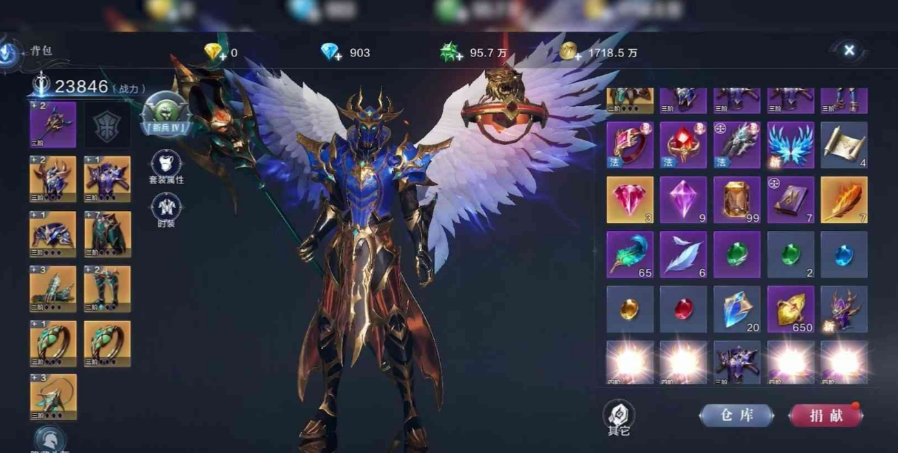The width and height of the screenshot is (898, 453).
Task: Tap the back arrow beside 背包
Action: point(10,51)
